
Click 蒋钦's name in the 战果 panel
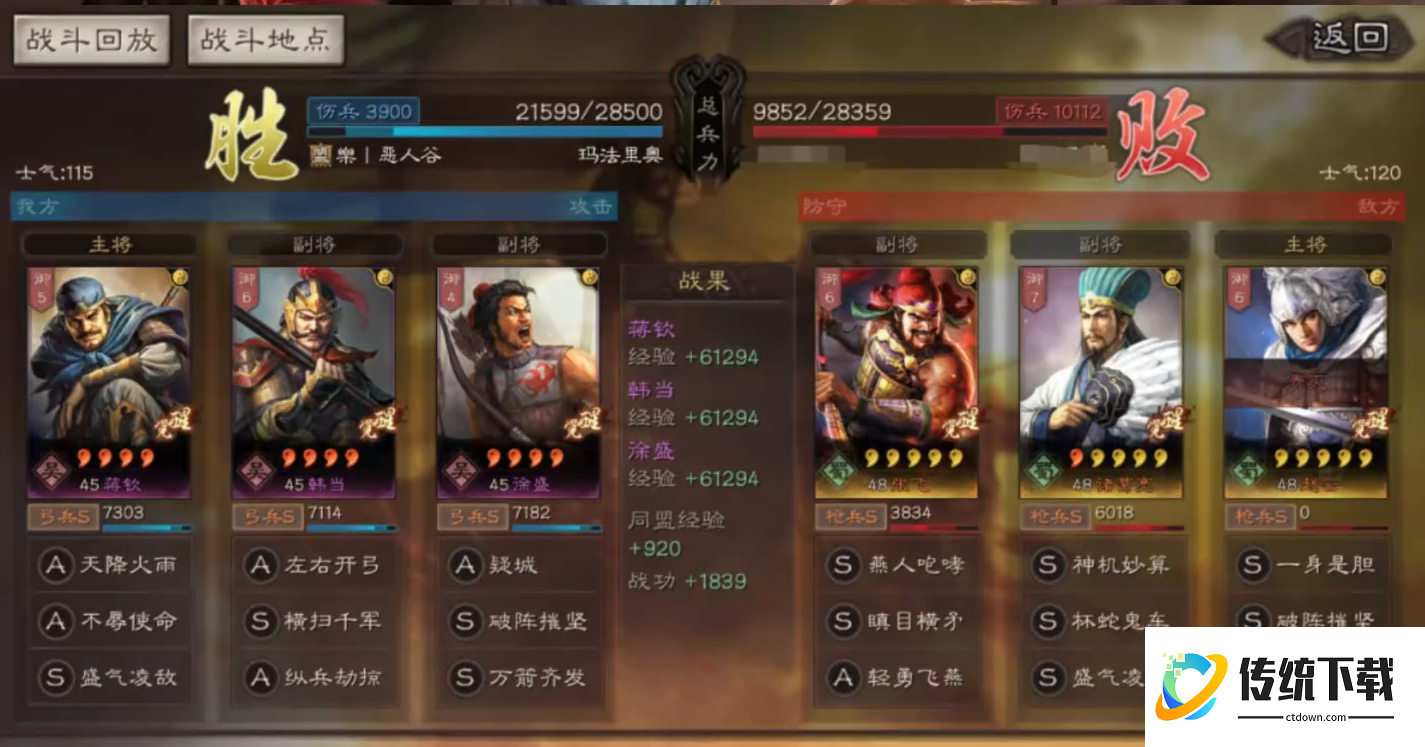[x=651, y=328]
